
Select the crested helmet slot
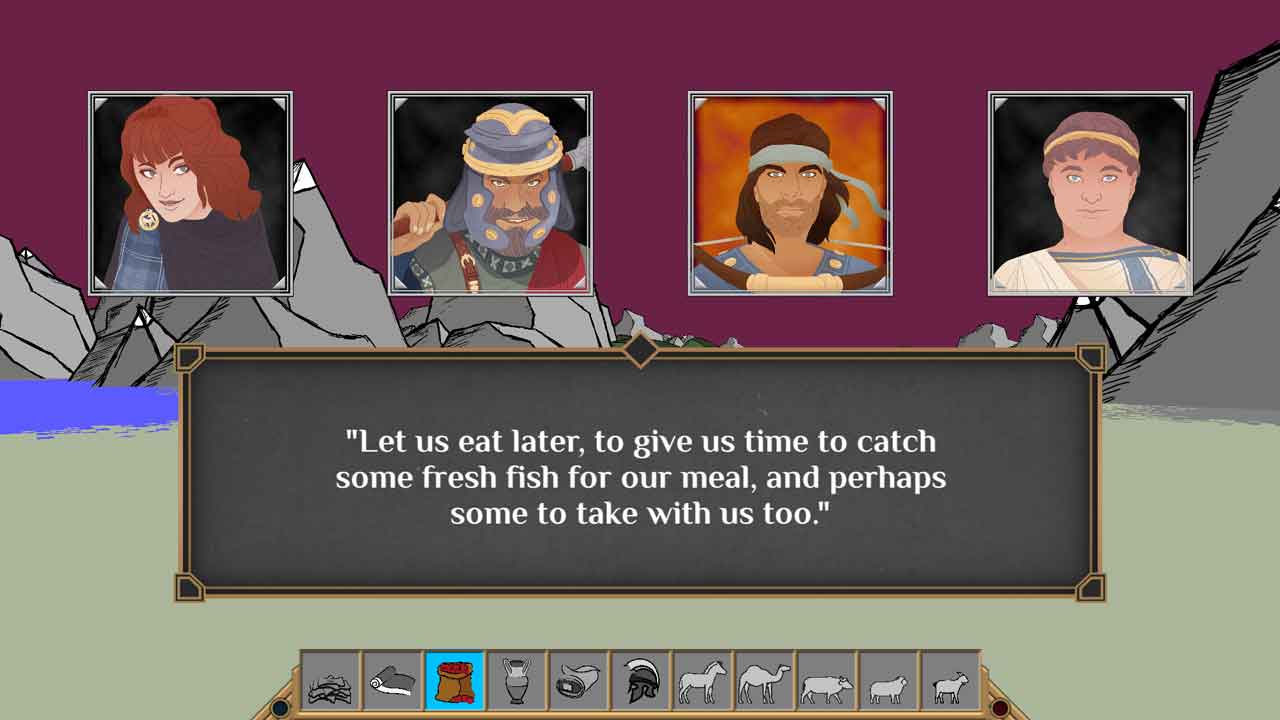(641, 682)
